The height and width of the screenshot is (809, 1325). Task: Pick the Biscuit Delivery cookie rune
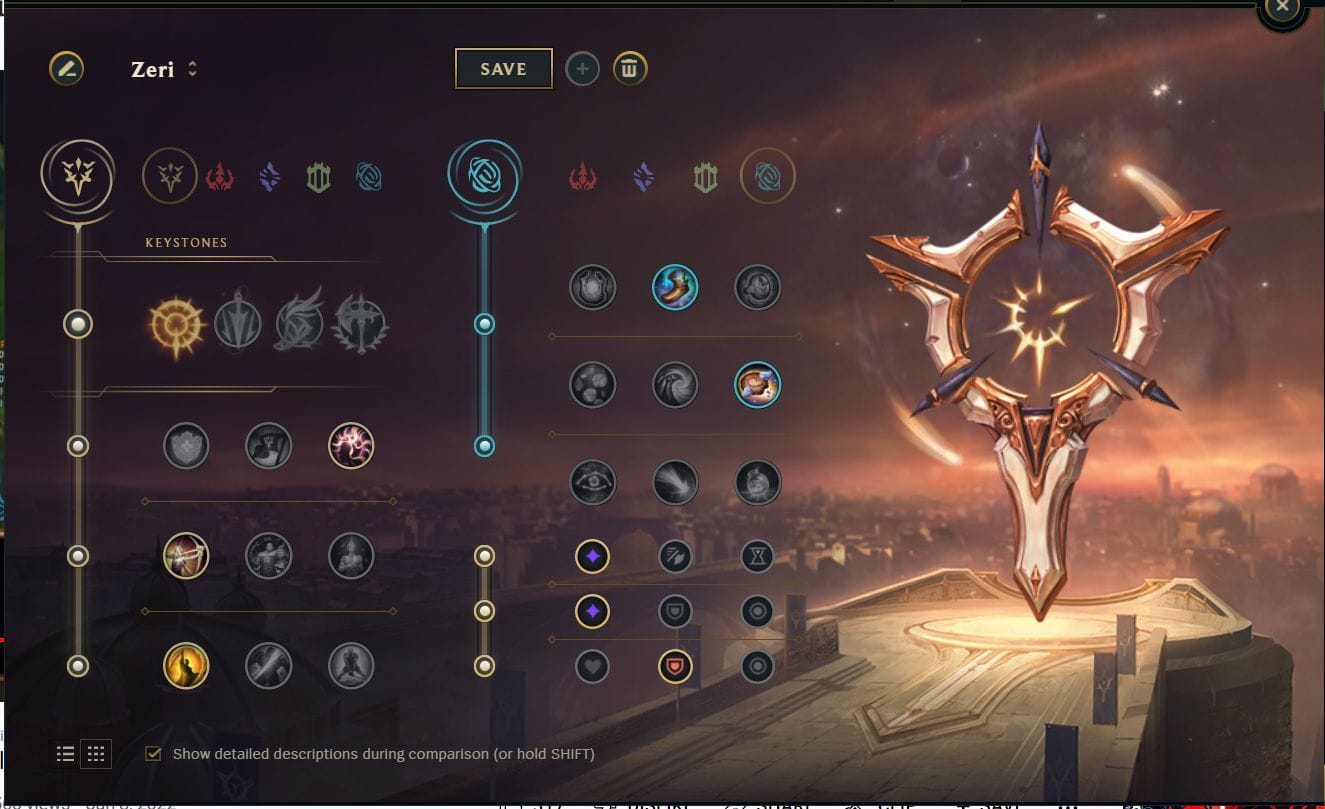tap(755, 386)
